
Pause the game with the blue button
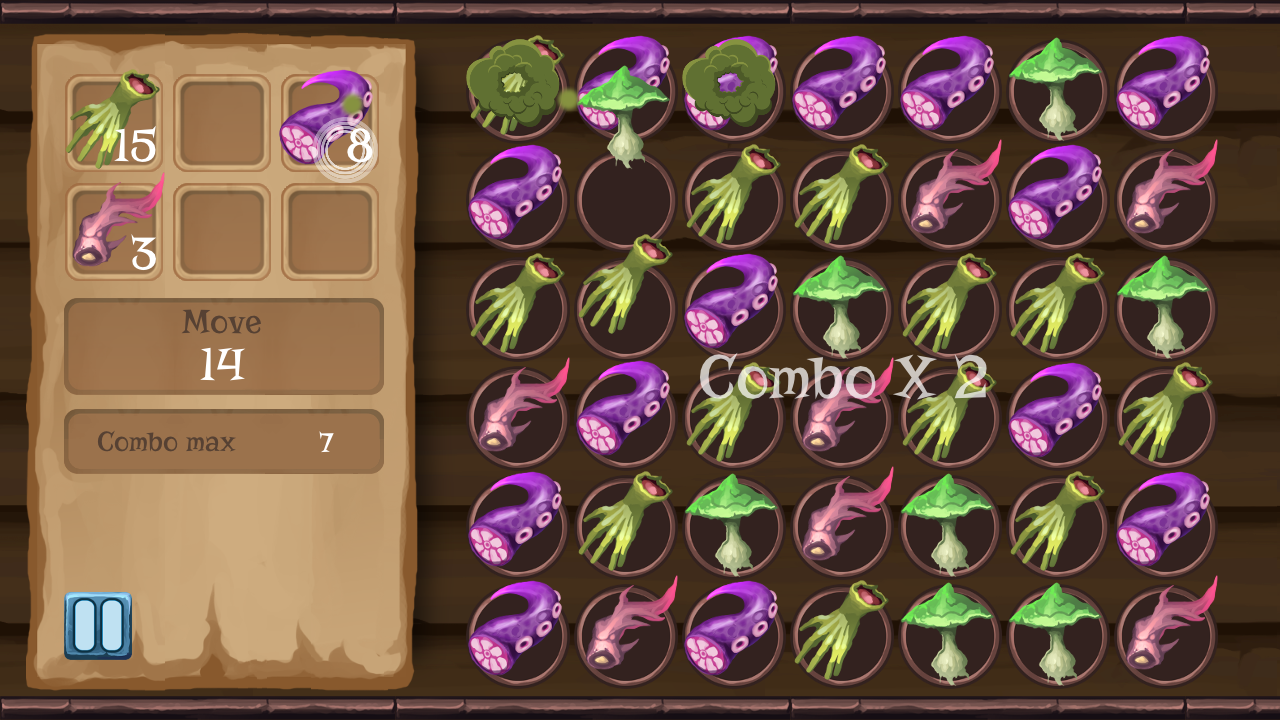98,625
